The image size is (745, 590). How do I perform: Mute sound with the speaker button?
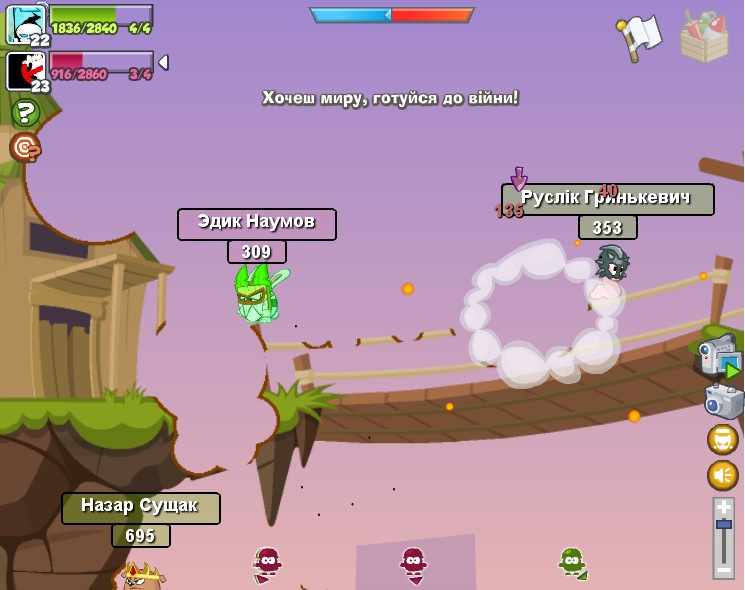723,475
